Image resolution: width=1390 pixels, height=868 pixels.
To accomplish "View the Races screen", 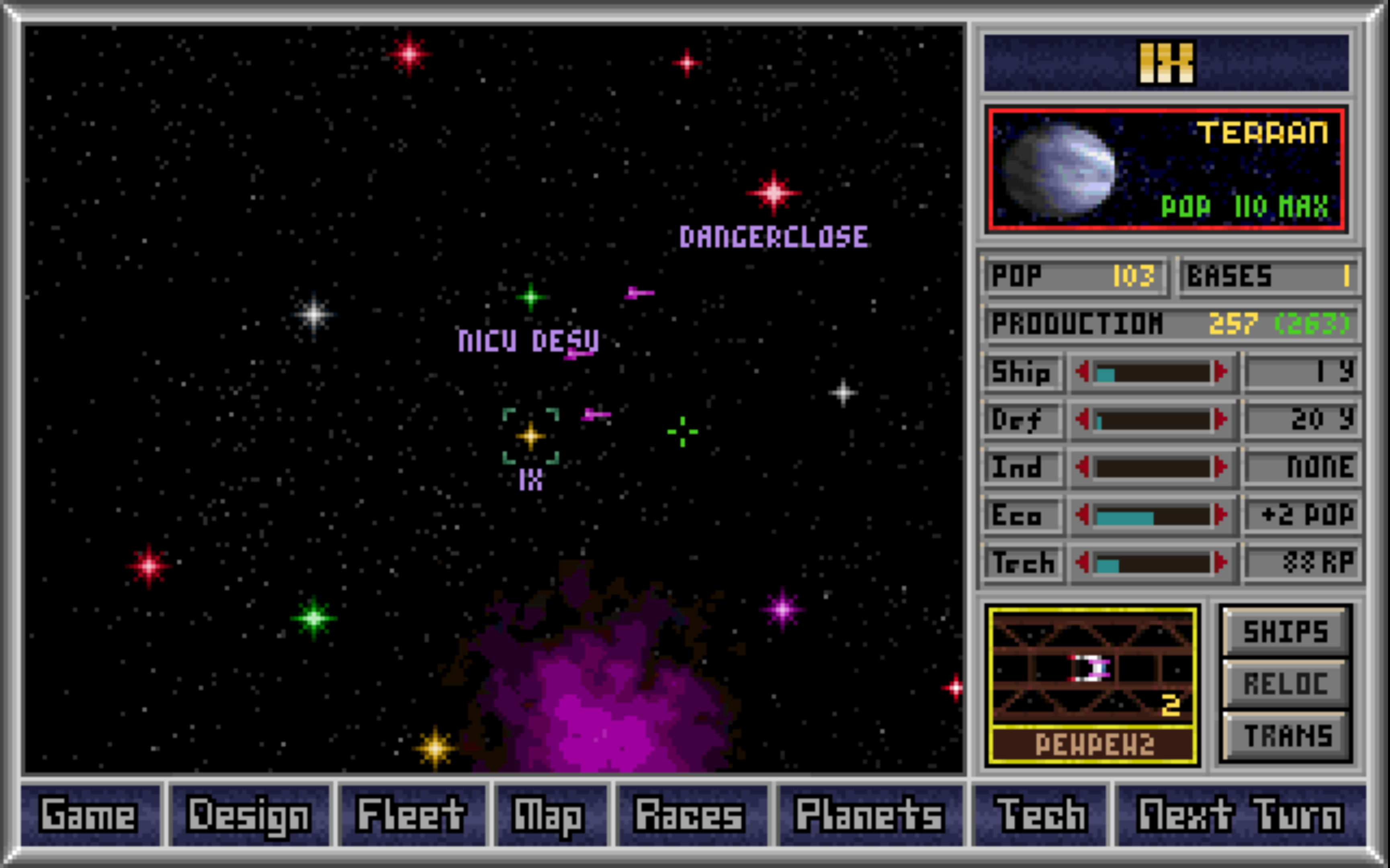I will (x=690, y=815).
